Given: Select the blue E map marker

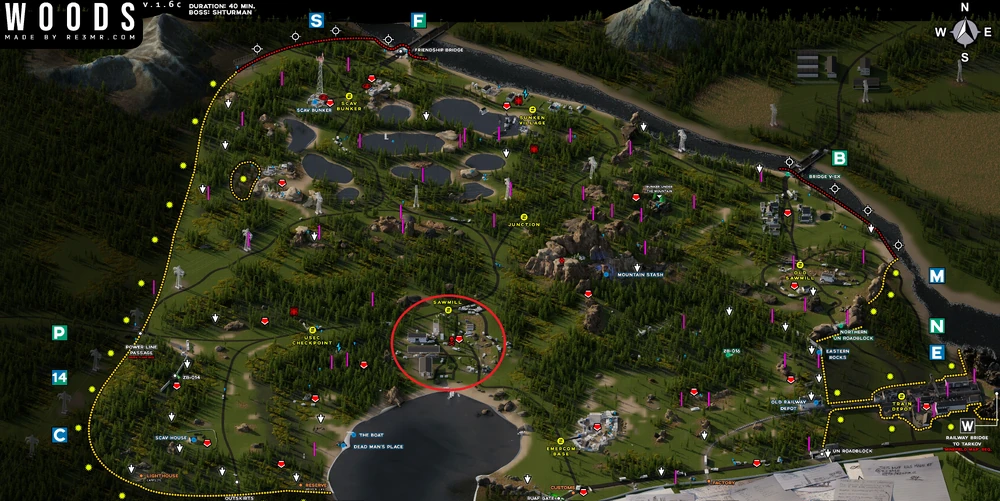Looking at the screenshot, I should [x=936, y=352].
